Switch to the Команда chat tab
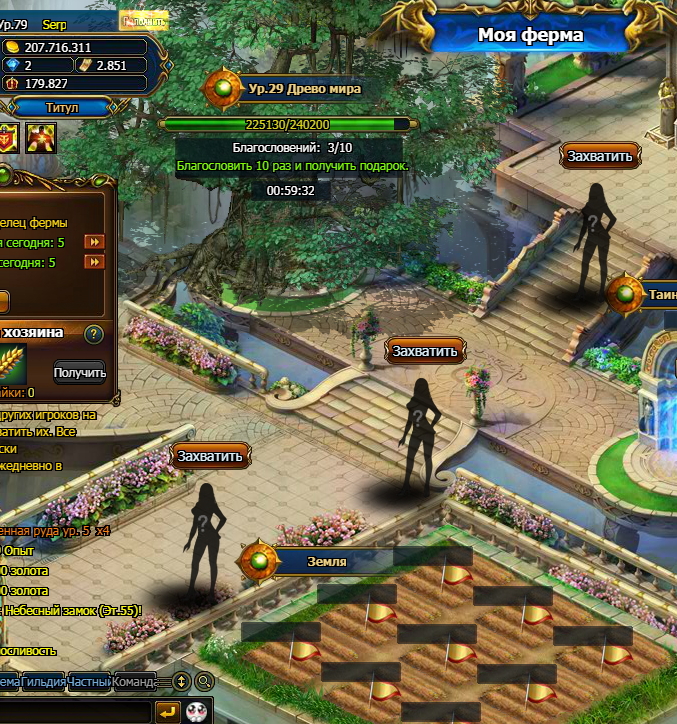 [134, 682]
